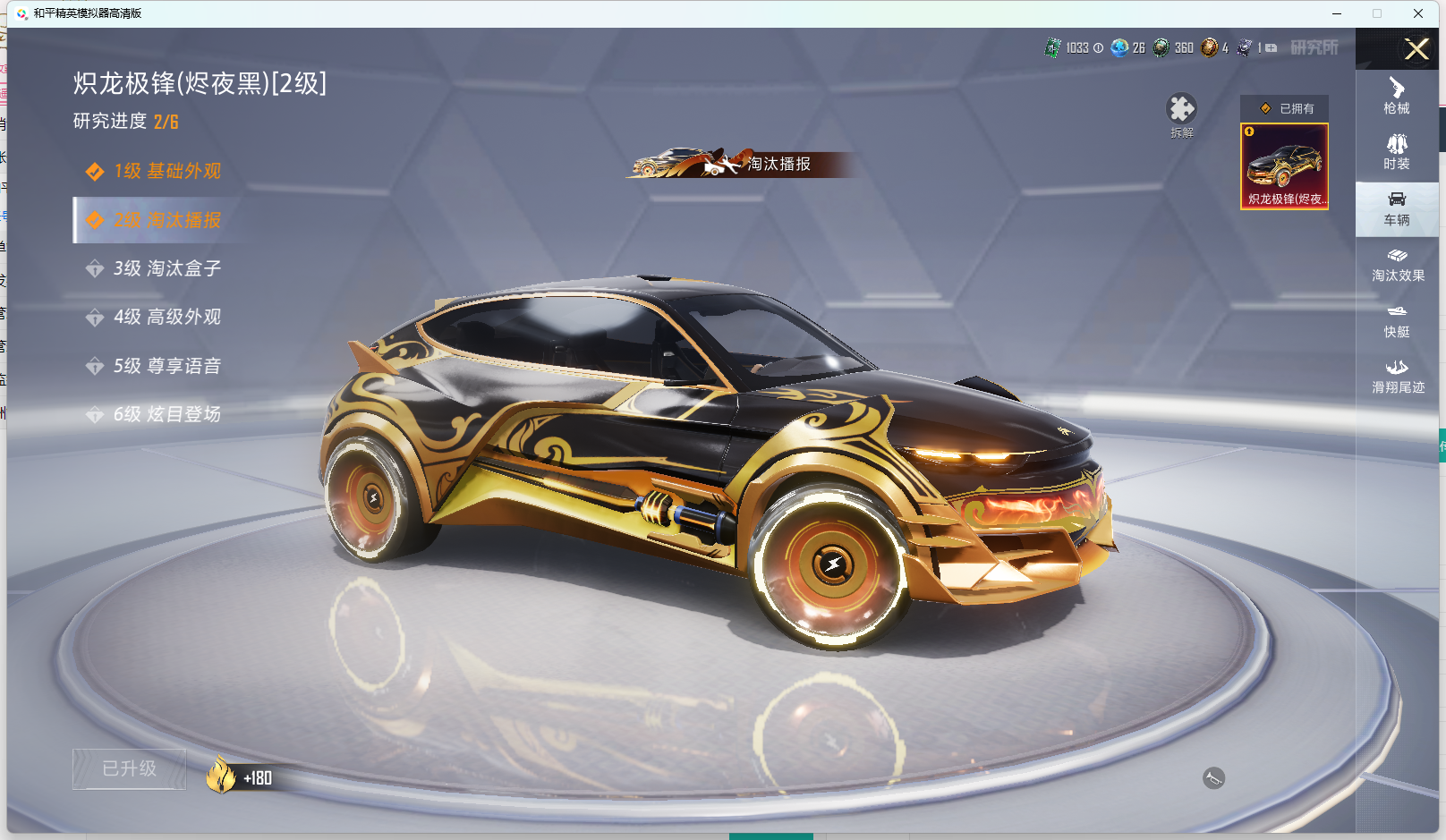Screen dimensions: 1446x840
Task: Open the 滑翔尾迹 glide trail tab
Action: tap(1397, 377)
